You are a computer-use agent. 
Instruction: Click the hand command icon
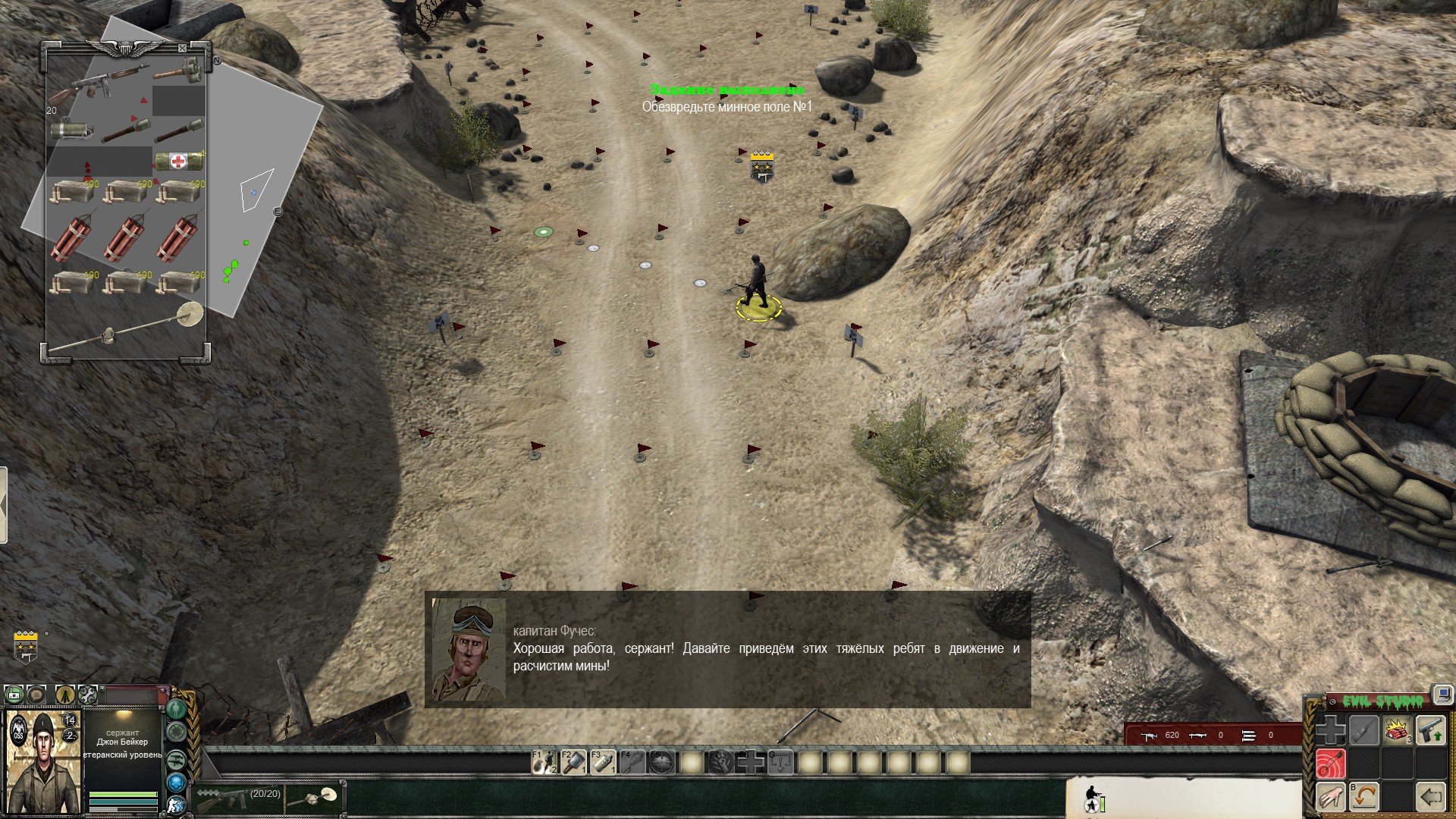pyautogui.click(x=1330, y=797)
